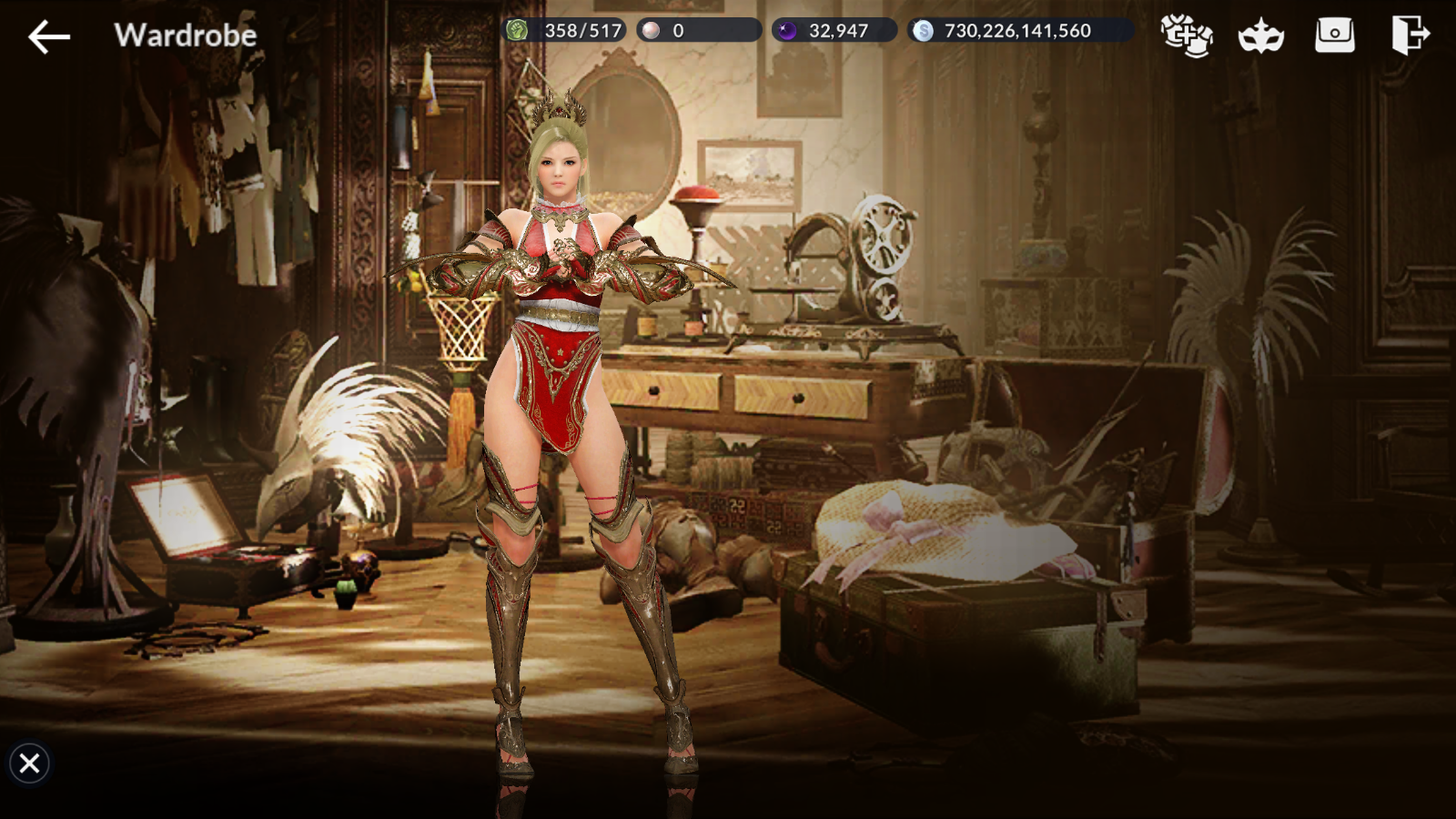Exit the wardrobe via the door icon
The width and height of the screenshot is (1456, 819).
pos(1410,35)
